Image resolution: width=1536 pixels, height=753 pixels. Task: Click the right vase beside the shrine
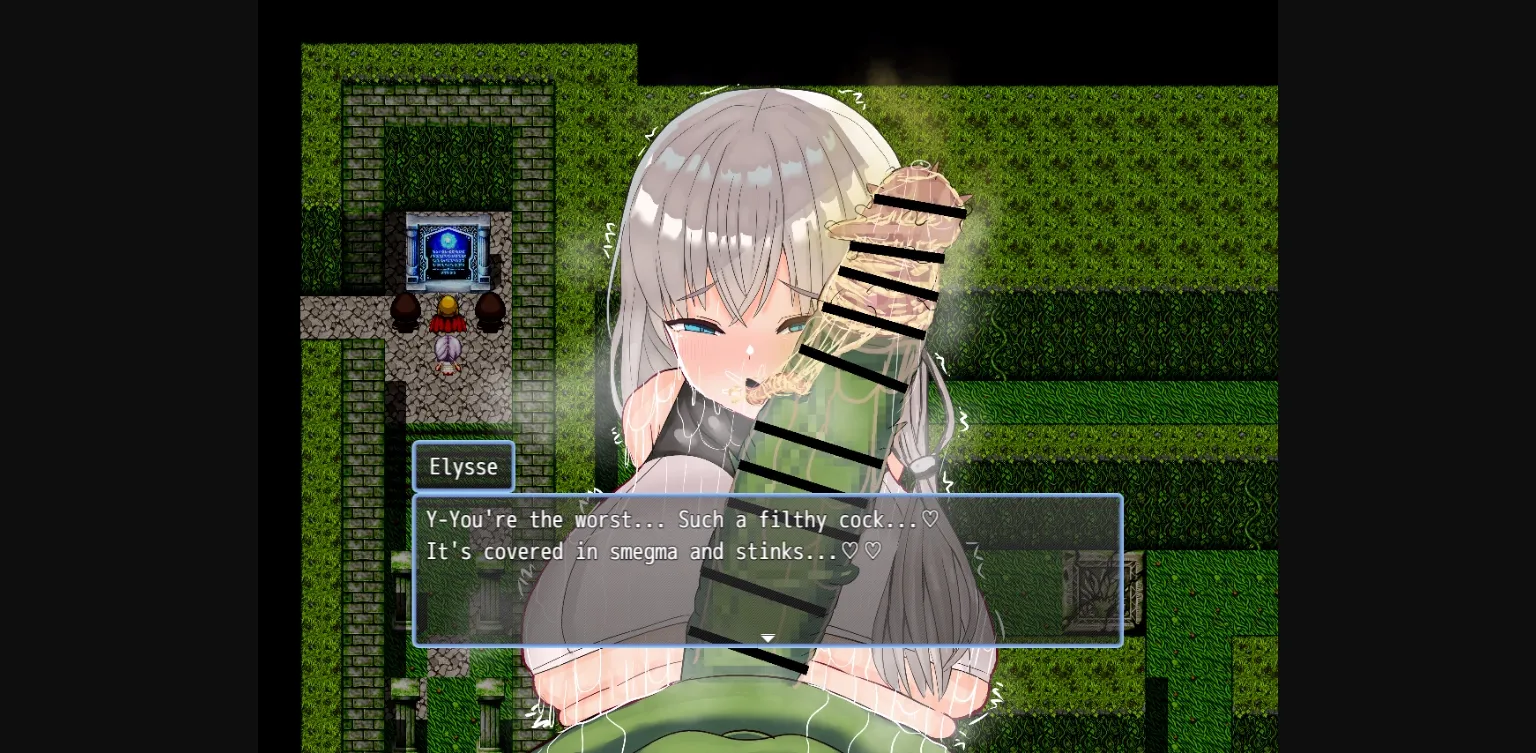489,310
